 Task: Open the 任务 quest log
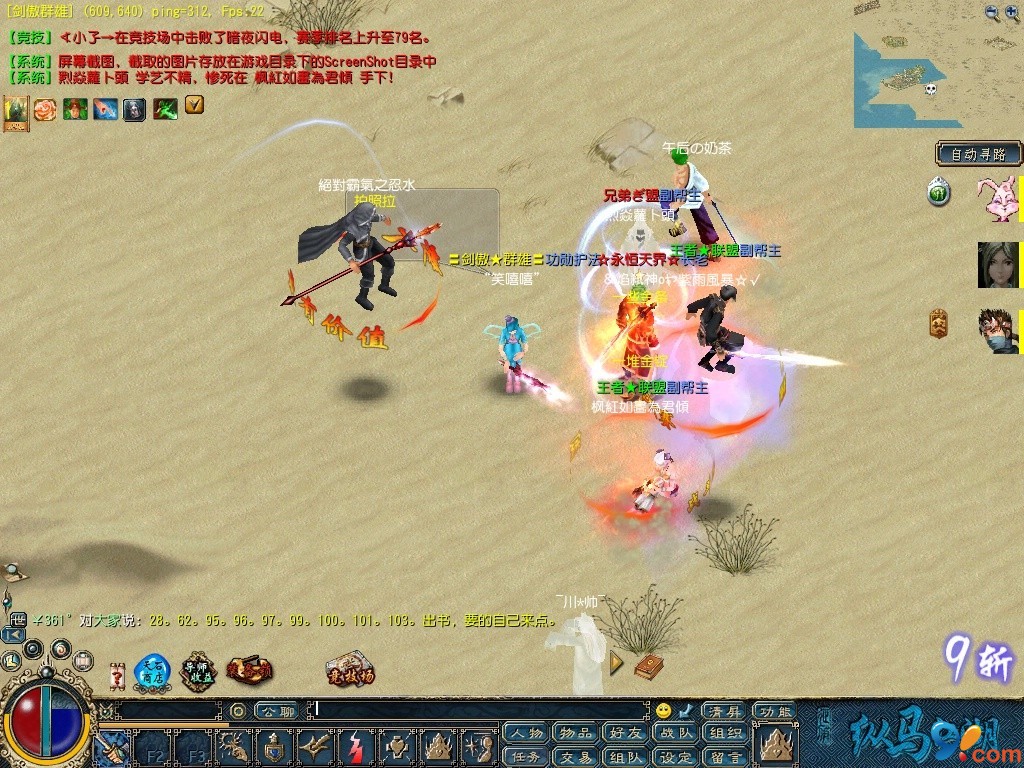tap(526, 757)
